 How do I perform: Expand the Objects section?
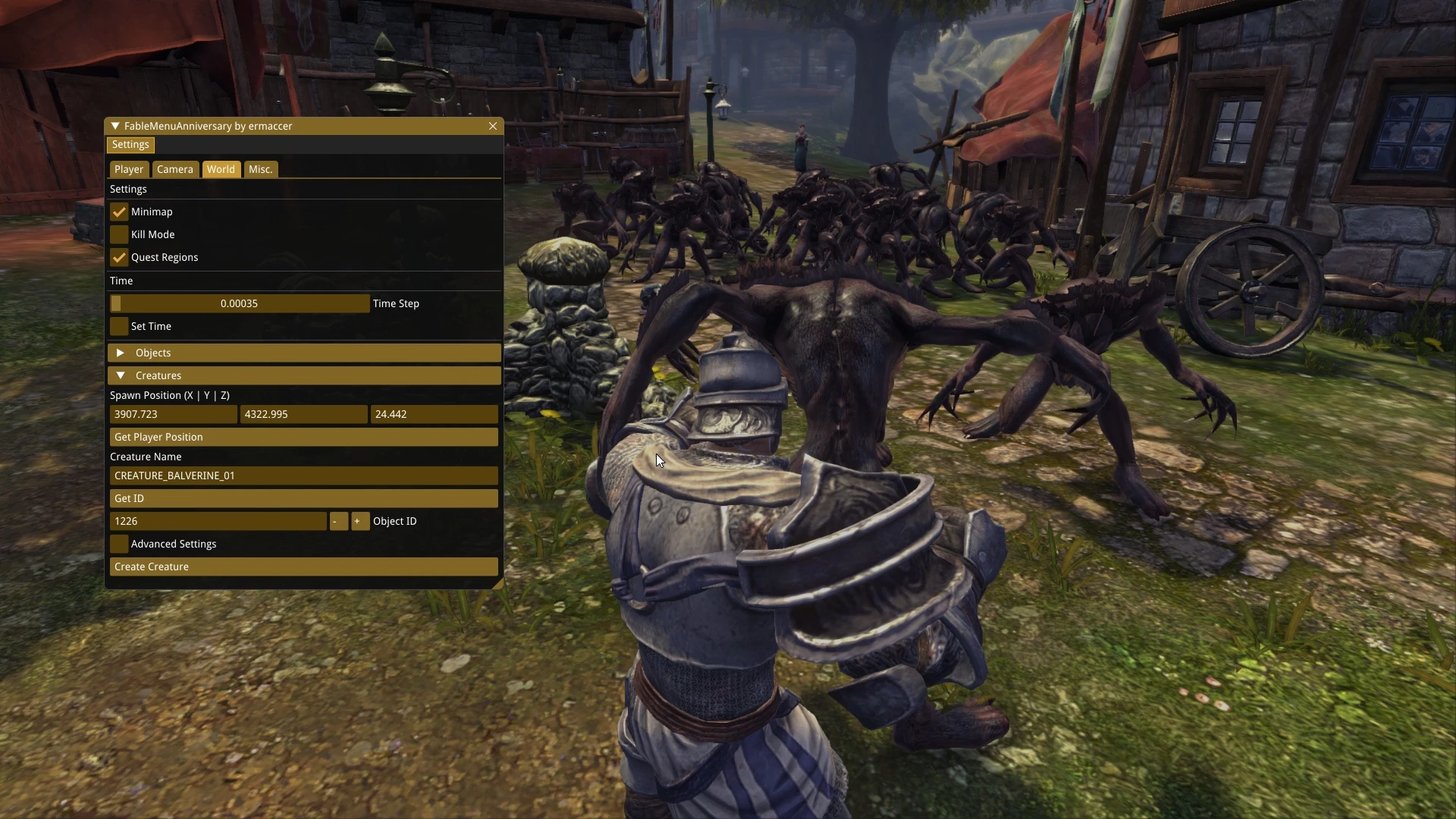pos(121,353)
